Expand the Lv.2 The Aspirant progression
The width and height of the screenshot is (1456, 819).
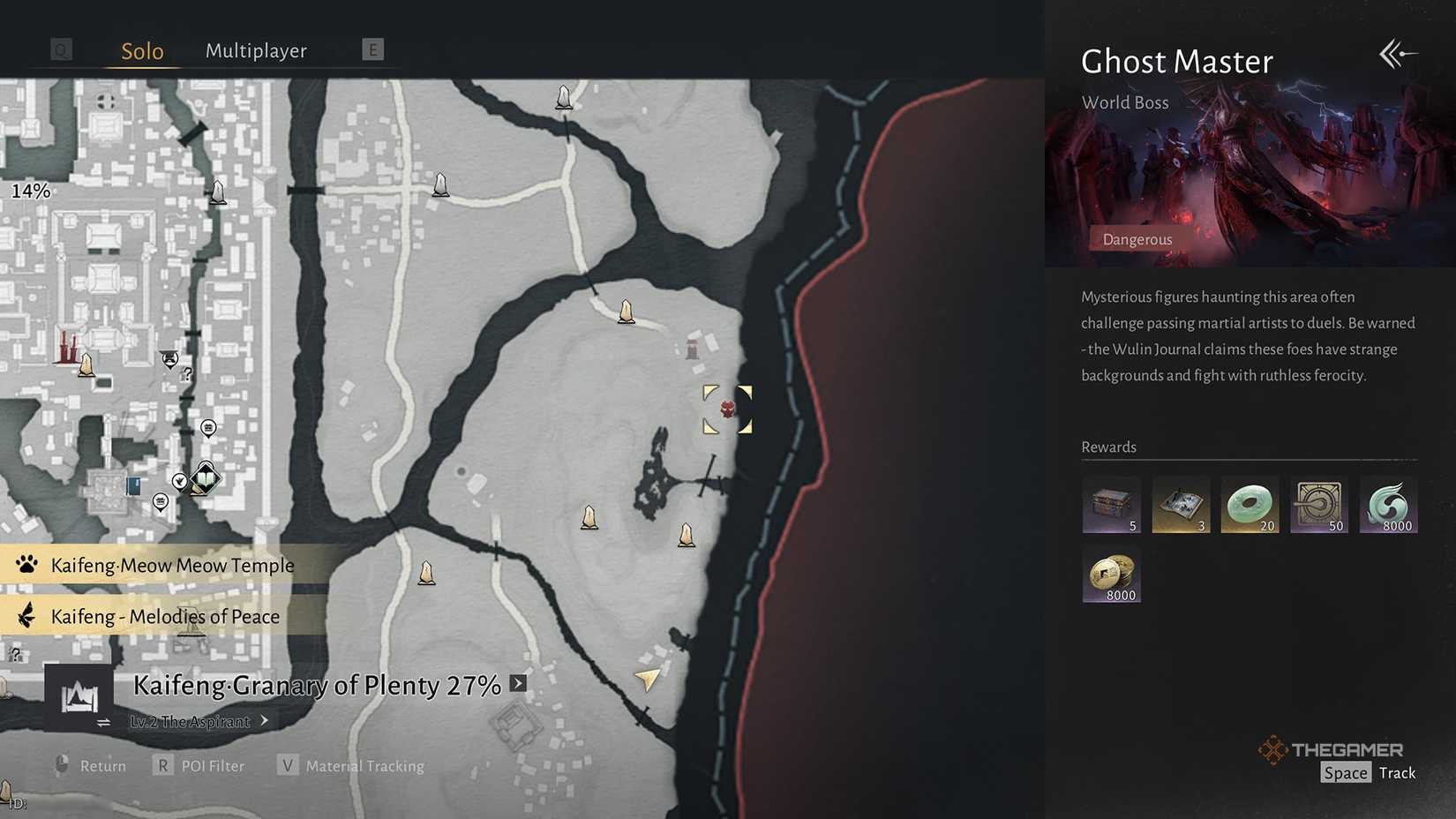coord(263,721)
